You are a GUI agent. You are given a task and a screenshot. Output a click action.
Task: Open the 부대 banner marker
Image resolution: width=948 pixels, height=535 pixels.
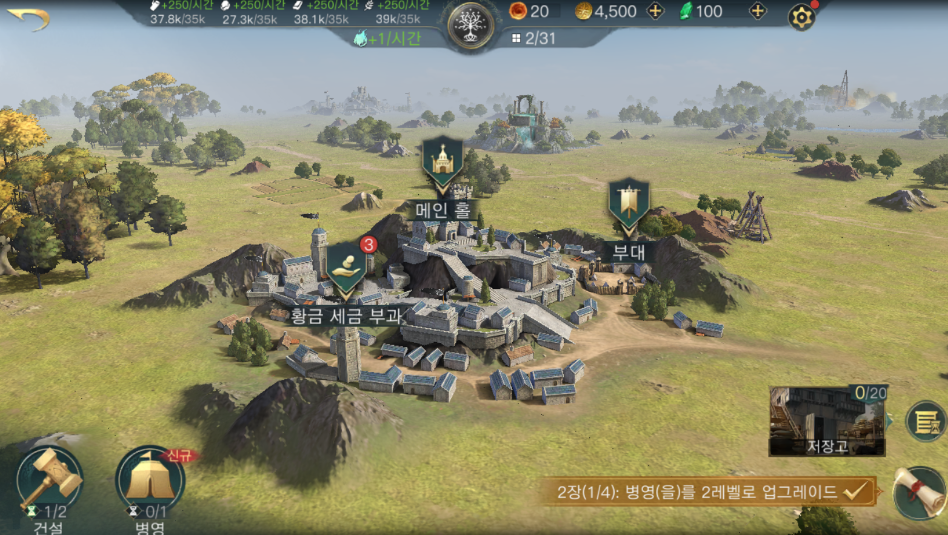[x=629, y=207]
